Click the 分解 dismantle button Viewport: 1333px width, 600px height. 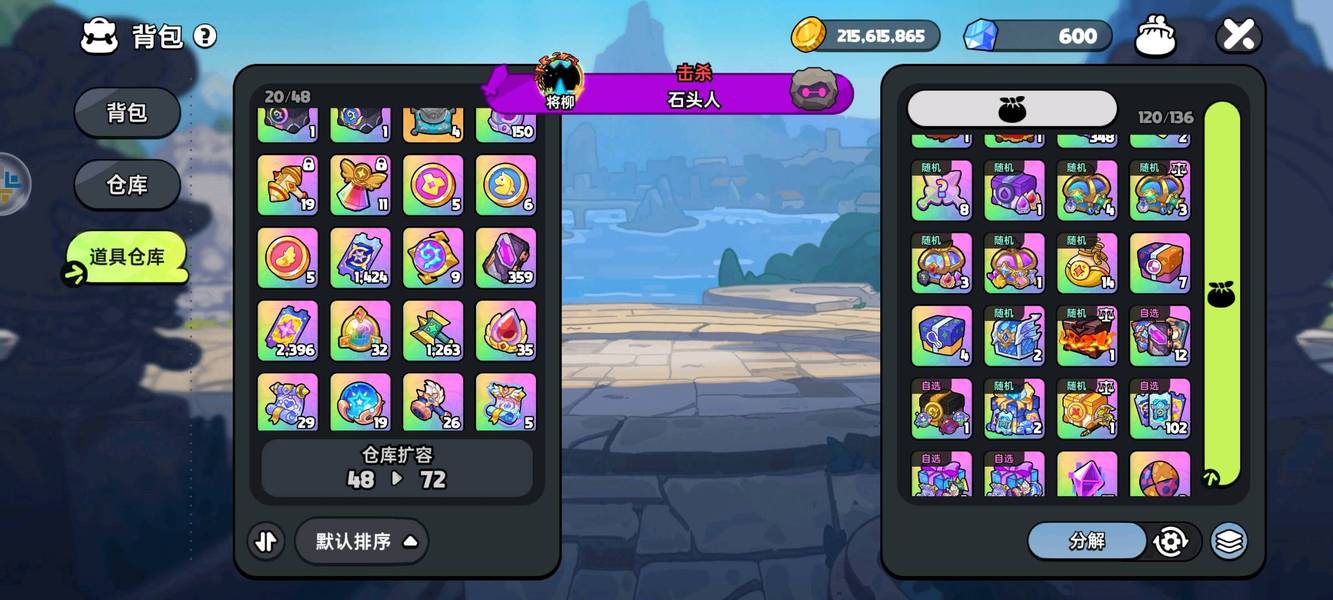point(1087,541)
